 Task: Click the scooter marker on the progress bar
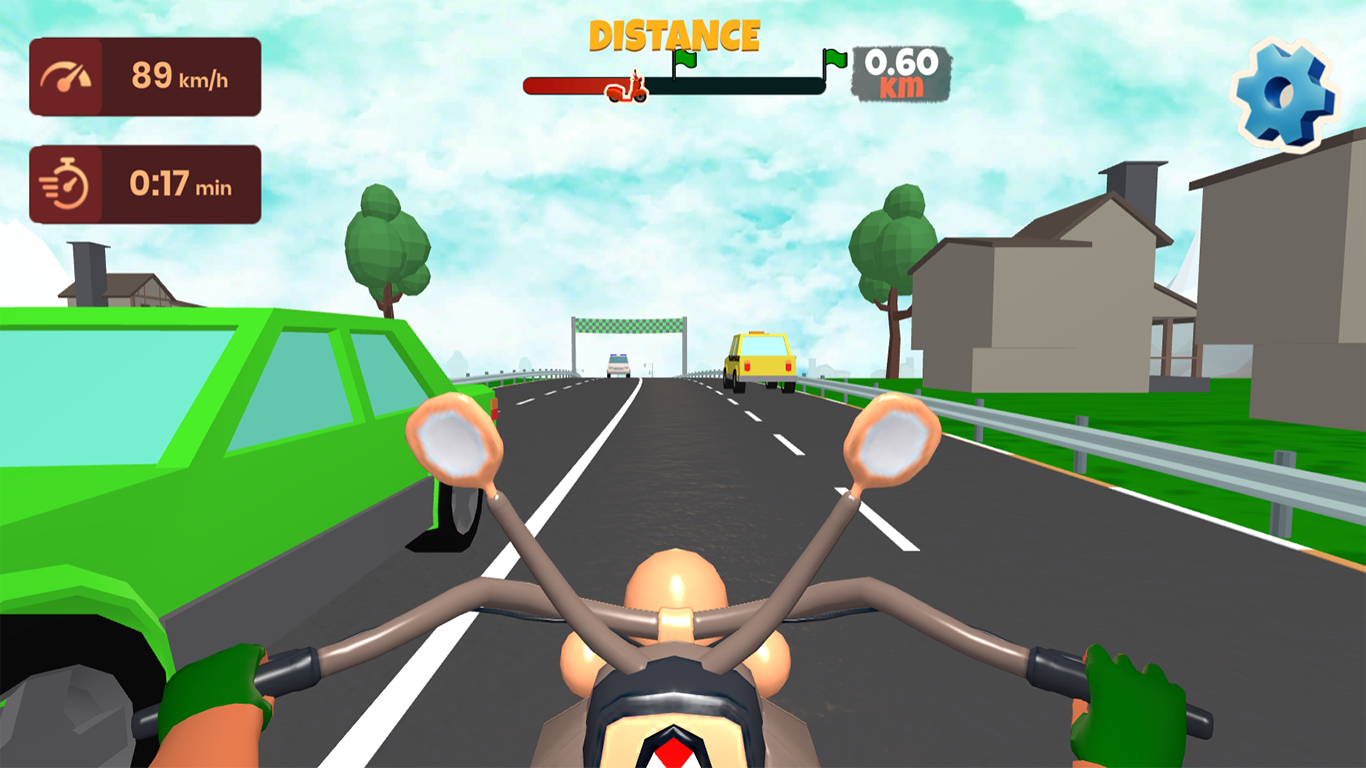click(625, 88)
